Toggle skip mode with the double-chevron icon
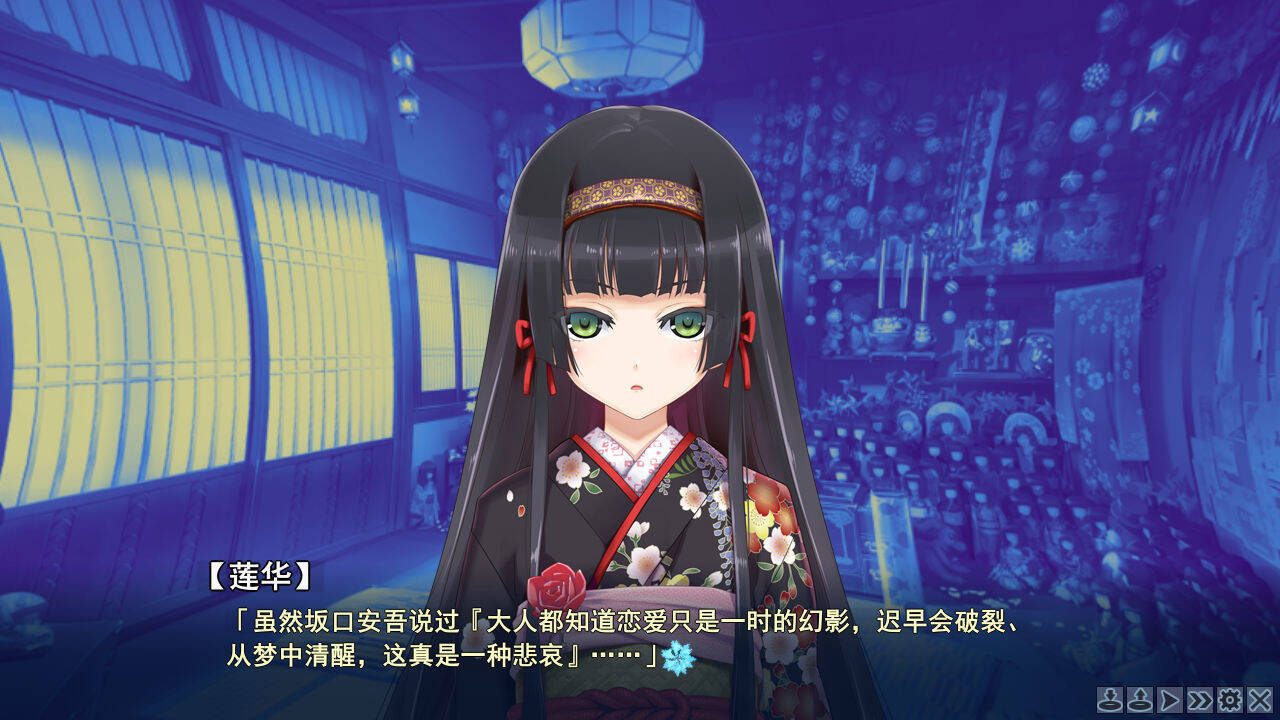This screenshot has width=1280, height=720. pyautogui.click(x=1200, y=702)
